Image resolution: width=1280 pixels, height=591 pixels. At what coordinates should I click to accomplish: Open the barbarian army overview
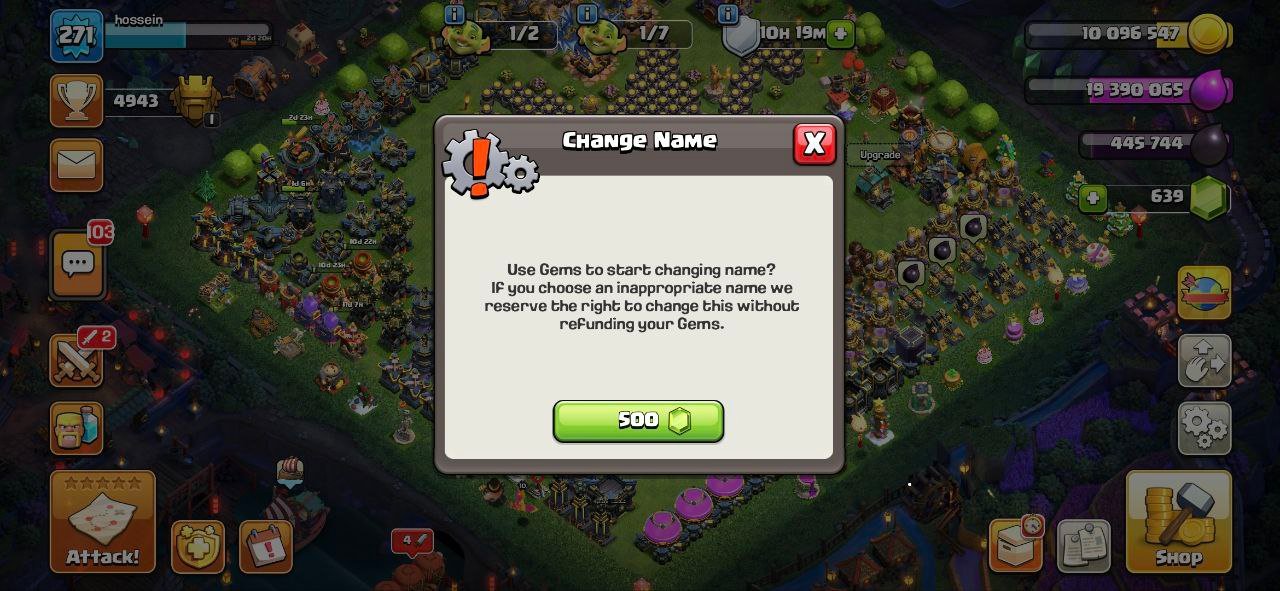[x=77, y=427]
